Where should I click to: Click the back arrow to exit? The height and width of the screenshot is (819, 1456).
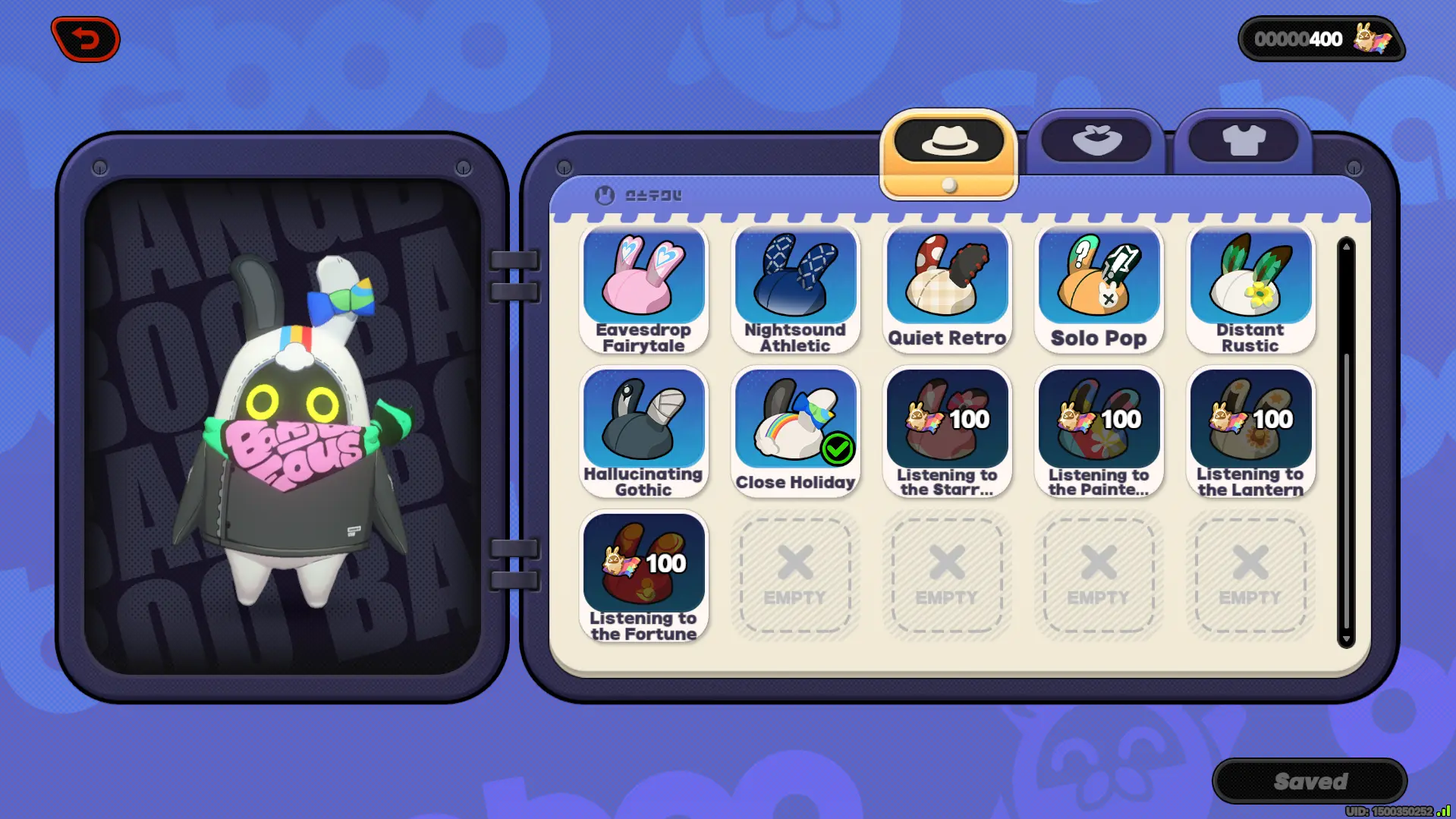click(x=83, y=39)
